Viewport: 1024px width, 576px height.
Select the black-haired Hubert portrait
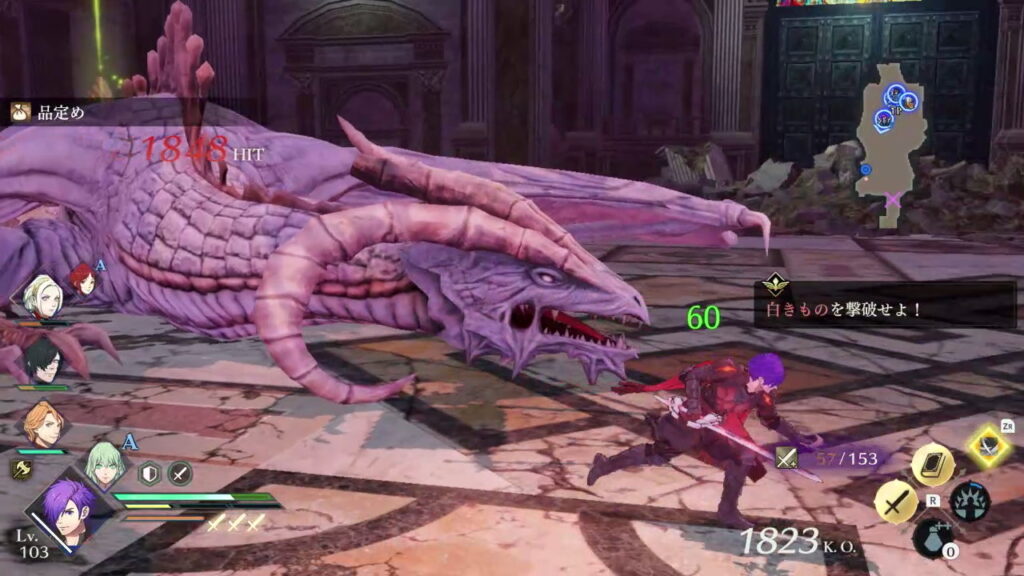pos(43,360)
